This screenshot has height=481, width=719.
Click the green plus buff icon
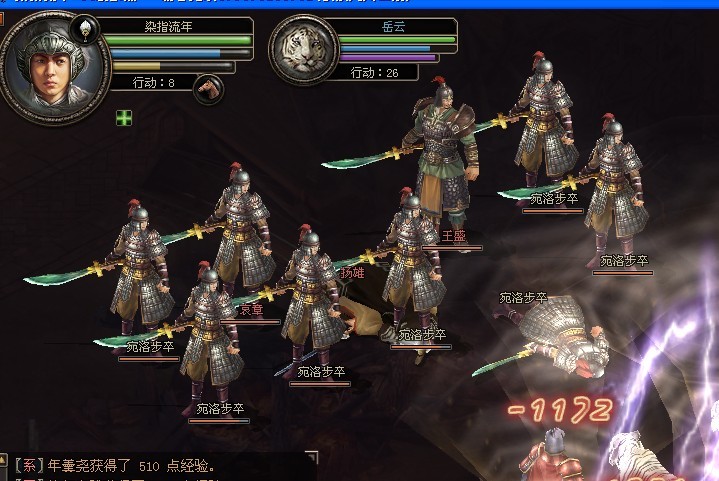123,118
